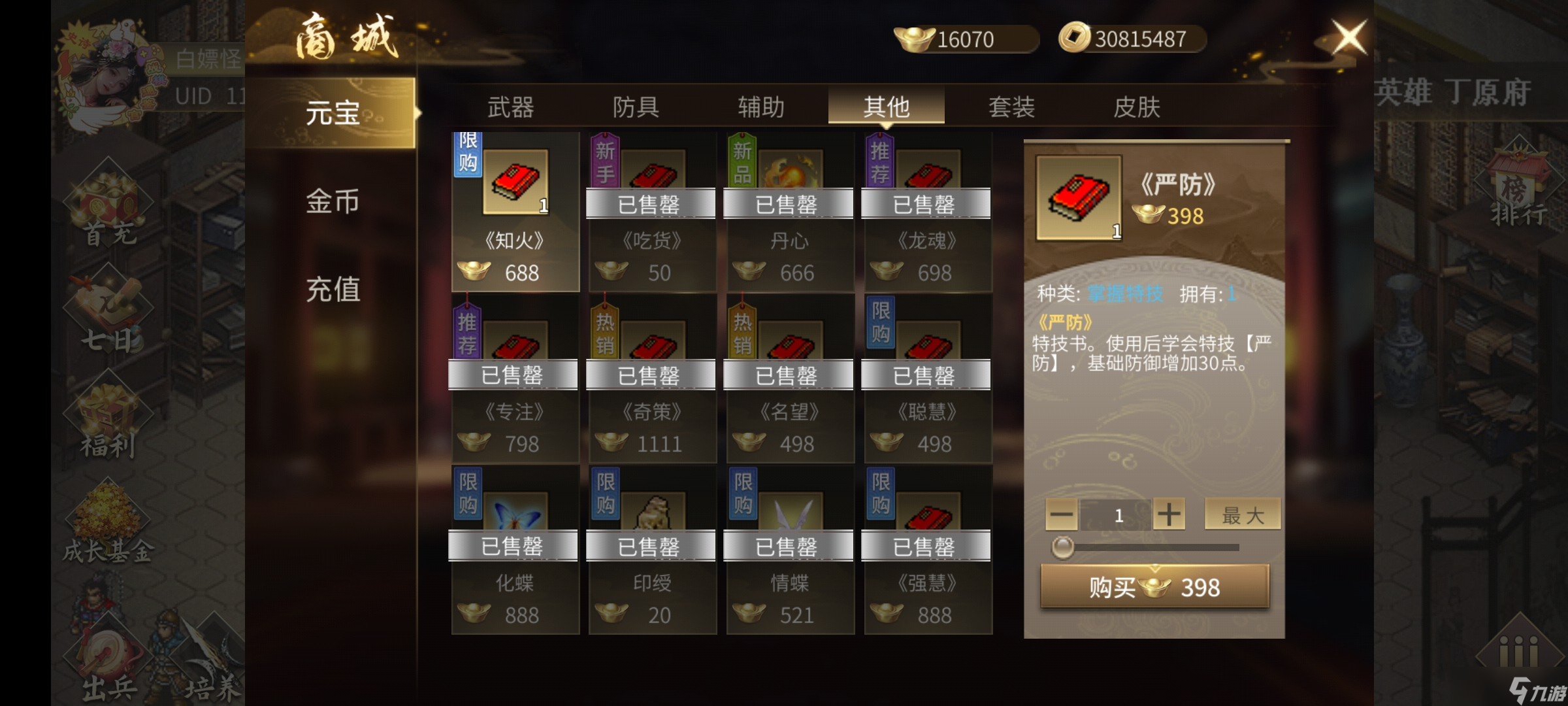
Task: Switch to the 武器 weapons tab
Action: point(510,107)
